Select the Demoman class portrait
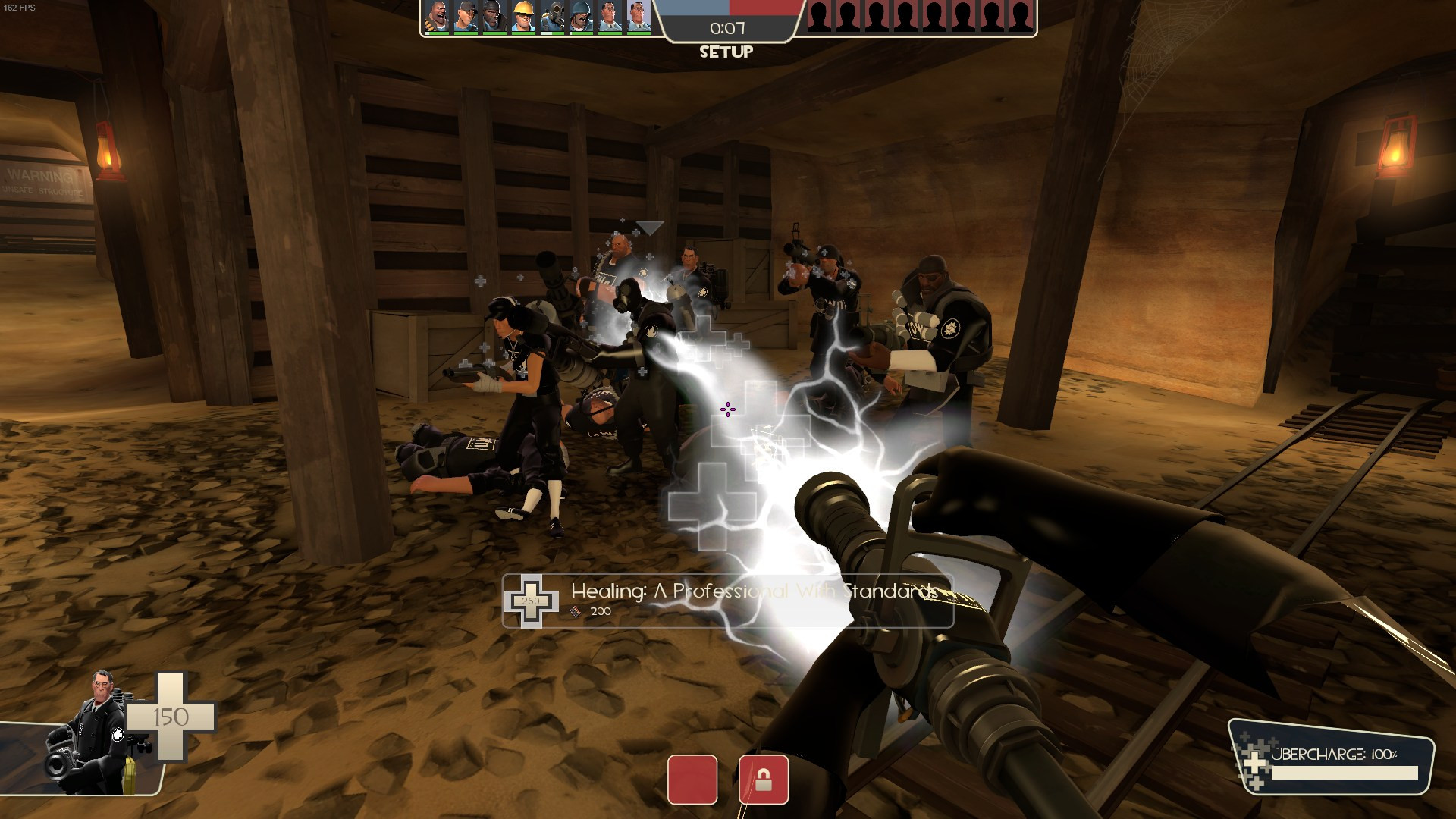 click(x=497, y=17)
